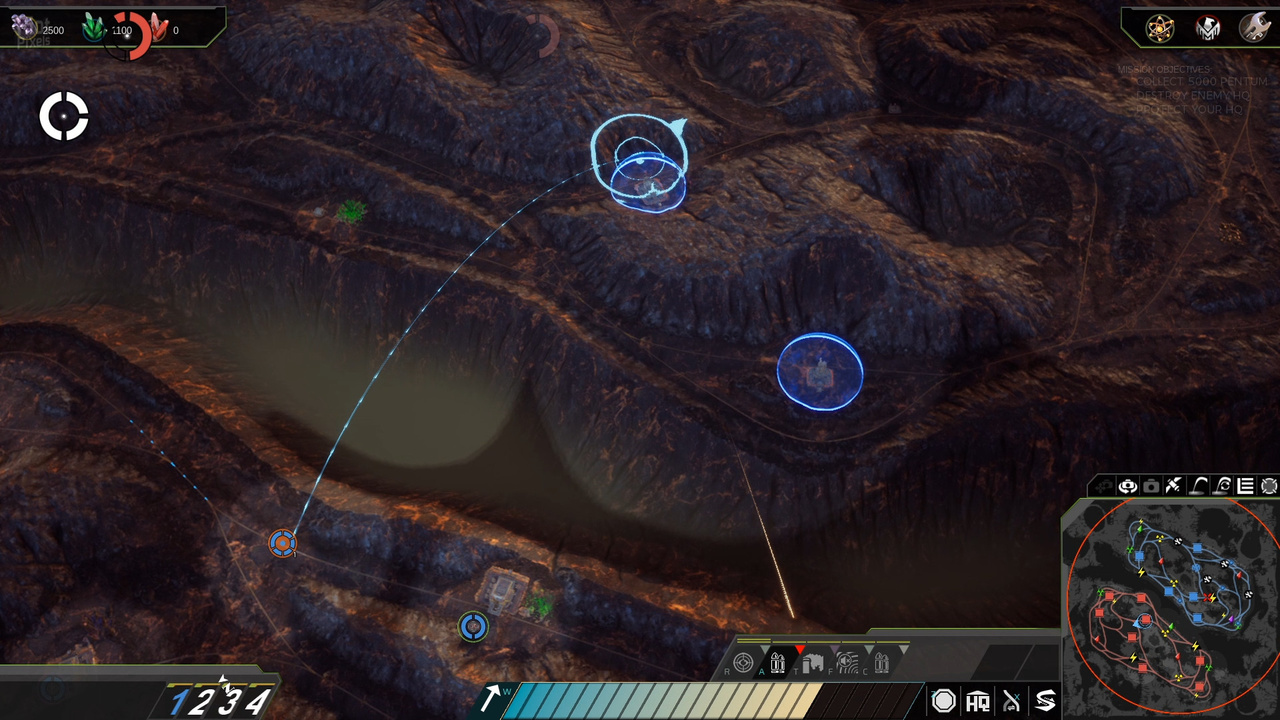This screenshot has width=1280, height=720.
Task: Open the wrench settings icon
Action: point(1254,28)
